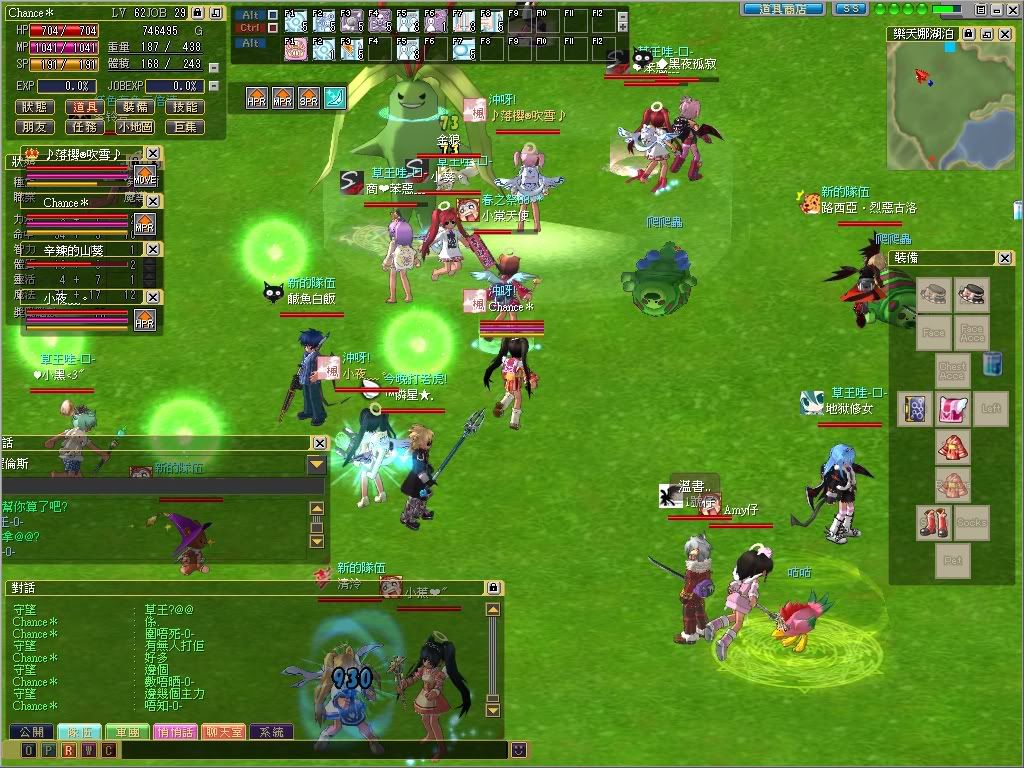Screen dimensions: 1024x768
Task: Open the 朋友 friends list
Action: click(x=35, y=127)
